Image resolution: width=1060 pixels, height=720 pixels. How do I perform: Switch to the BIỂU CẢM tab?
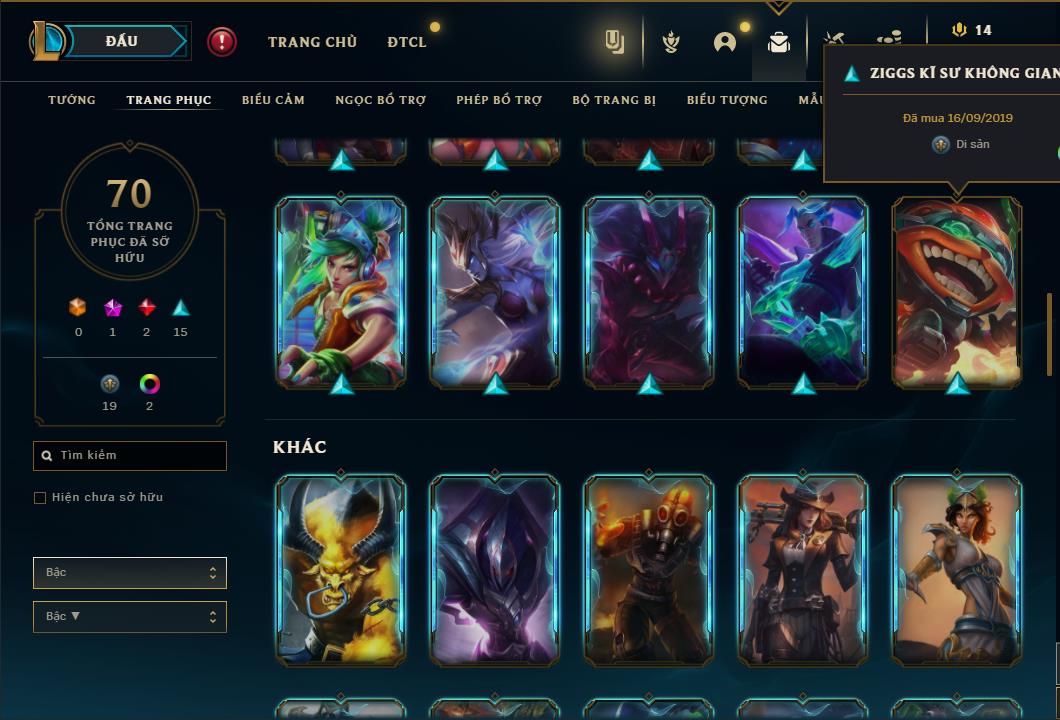(x=273, y=100)
